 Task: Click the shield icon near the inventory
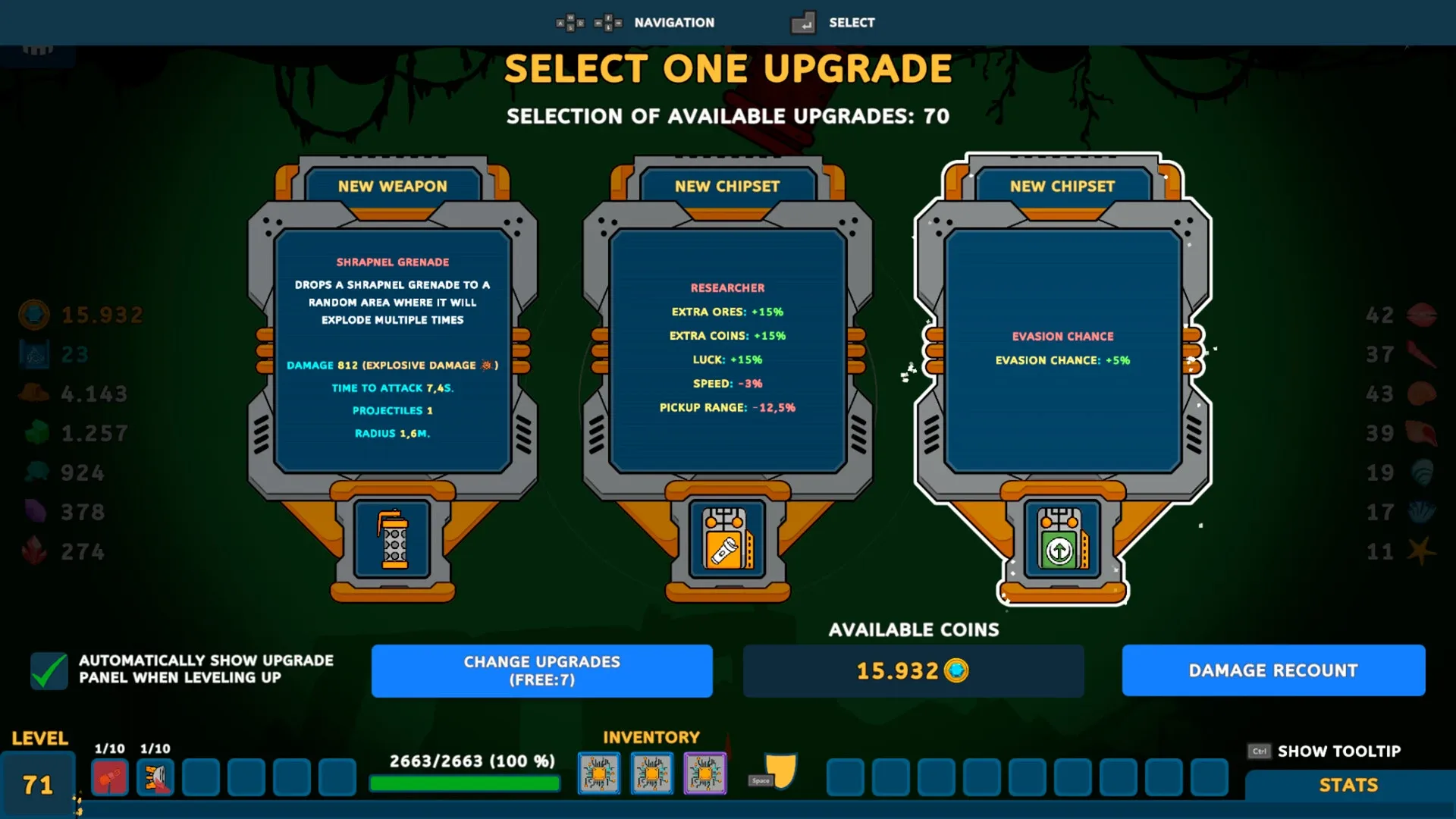(781, 770)
